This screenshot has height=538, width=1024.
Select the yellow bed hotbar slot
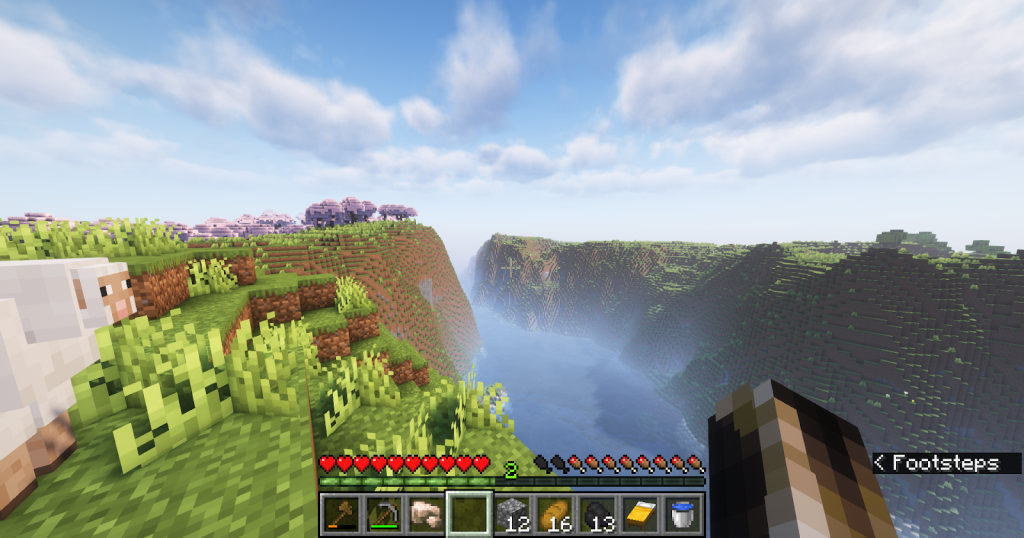[x=641, y=514]
